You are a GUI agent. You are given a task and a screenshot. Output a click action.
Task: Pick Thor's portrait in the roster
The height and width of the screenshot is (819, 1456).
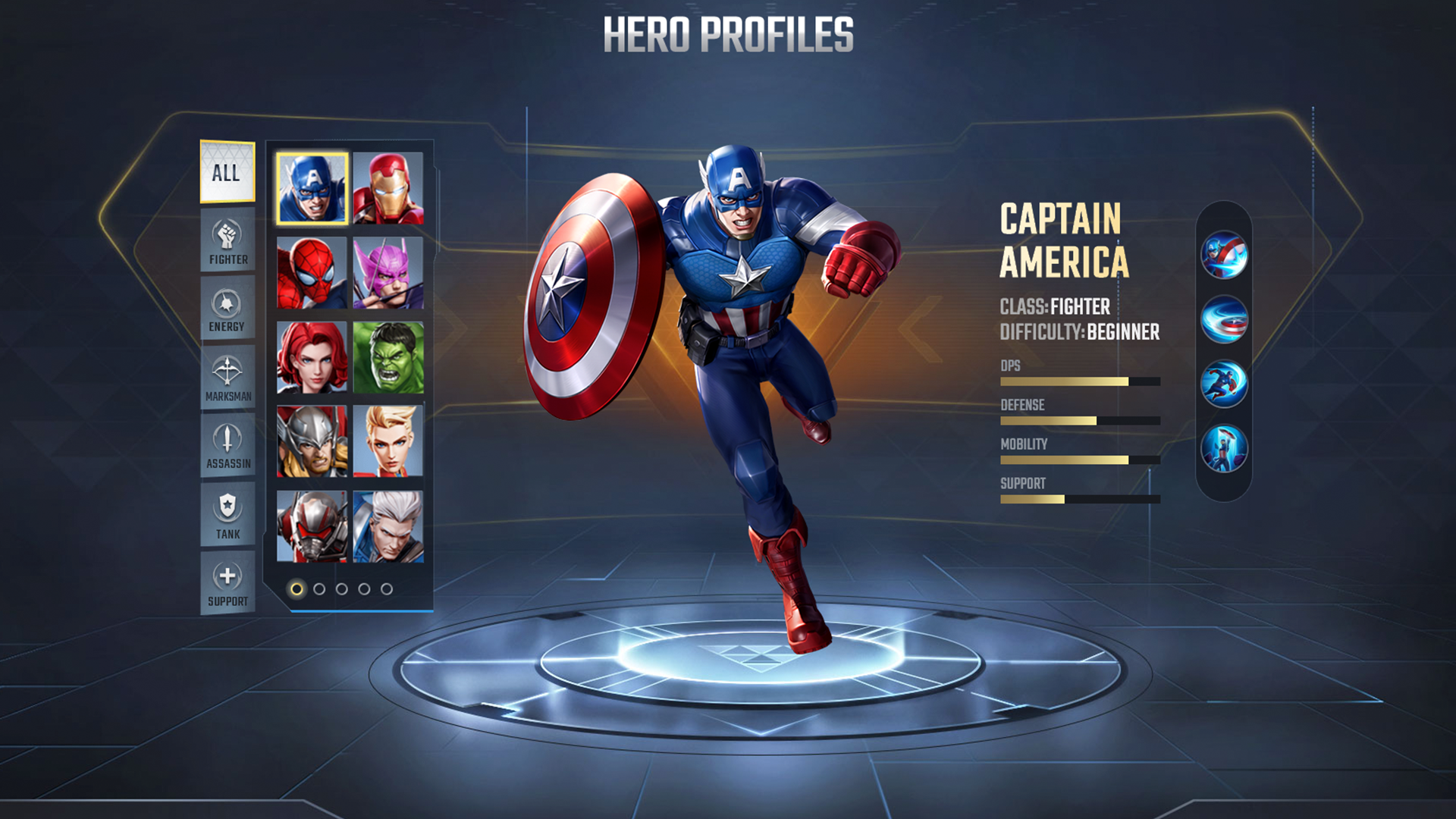click(312, 441)
